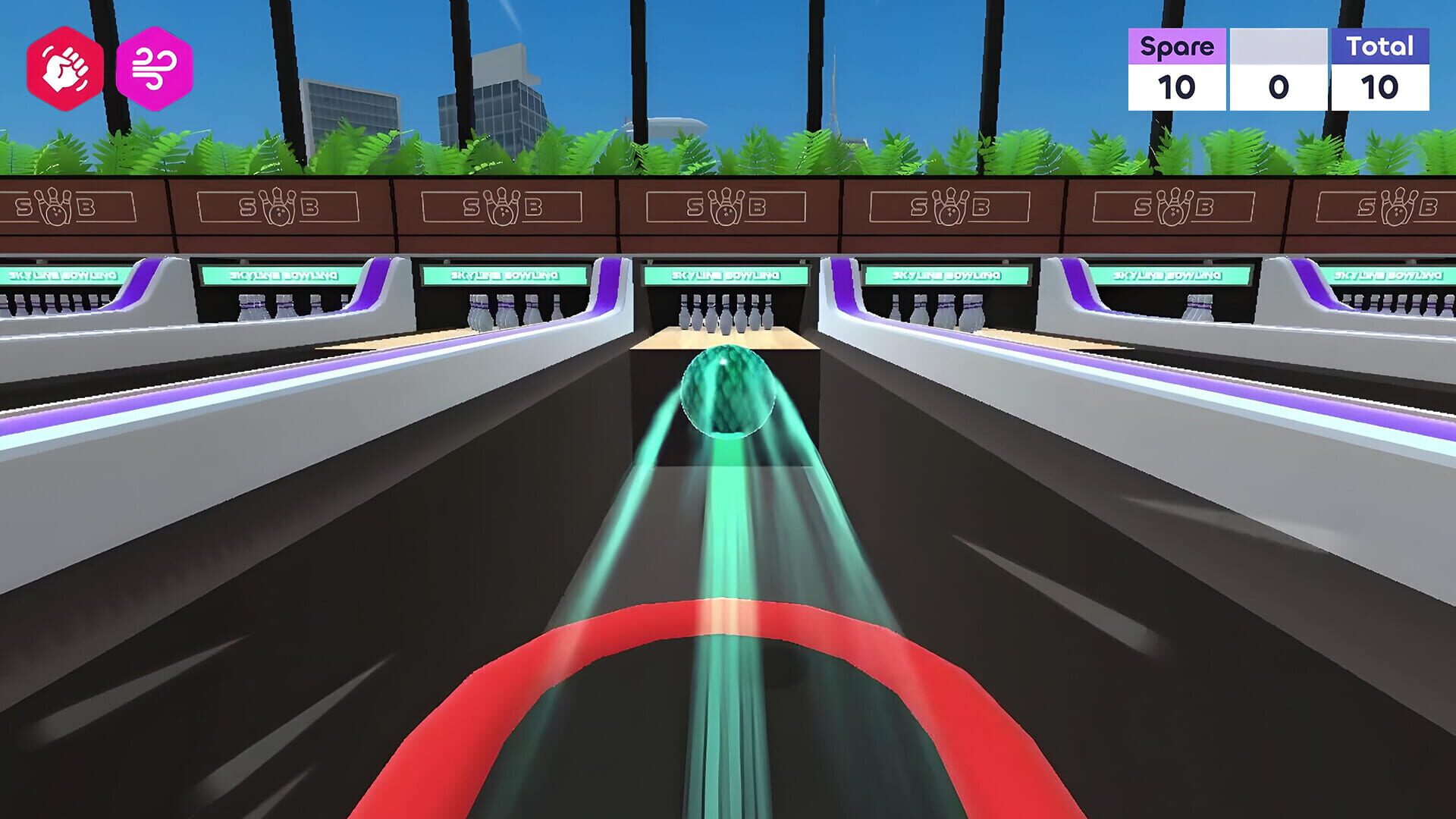Toggle the magenta wind effect hexagon

[x=155, y=68]
